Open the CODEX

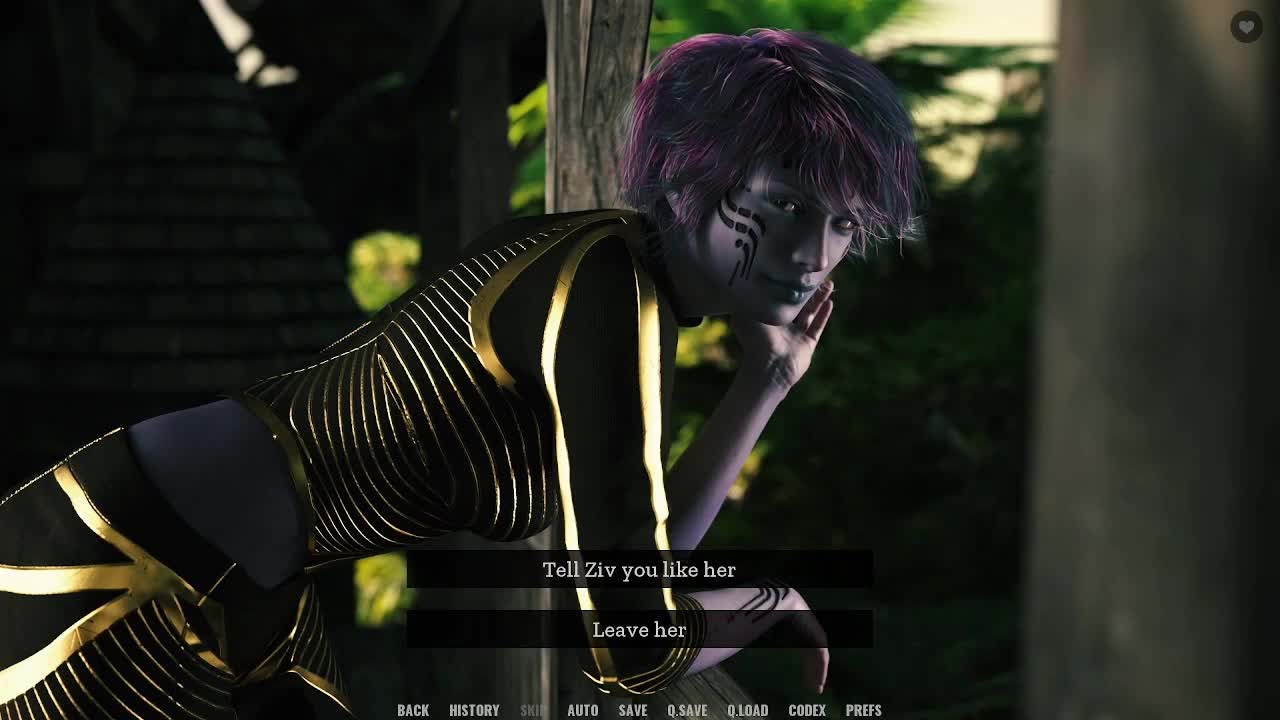(807, 710)
